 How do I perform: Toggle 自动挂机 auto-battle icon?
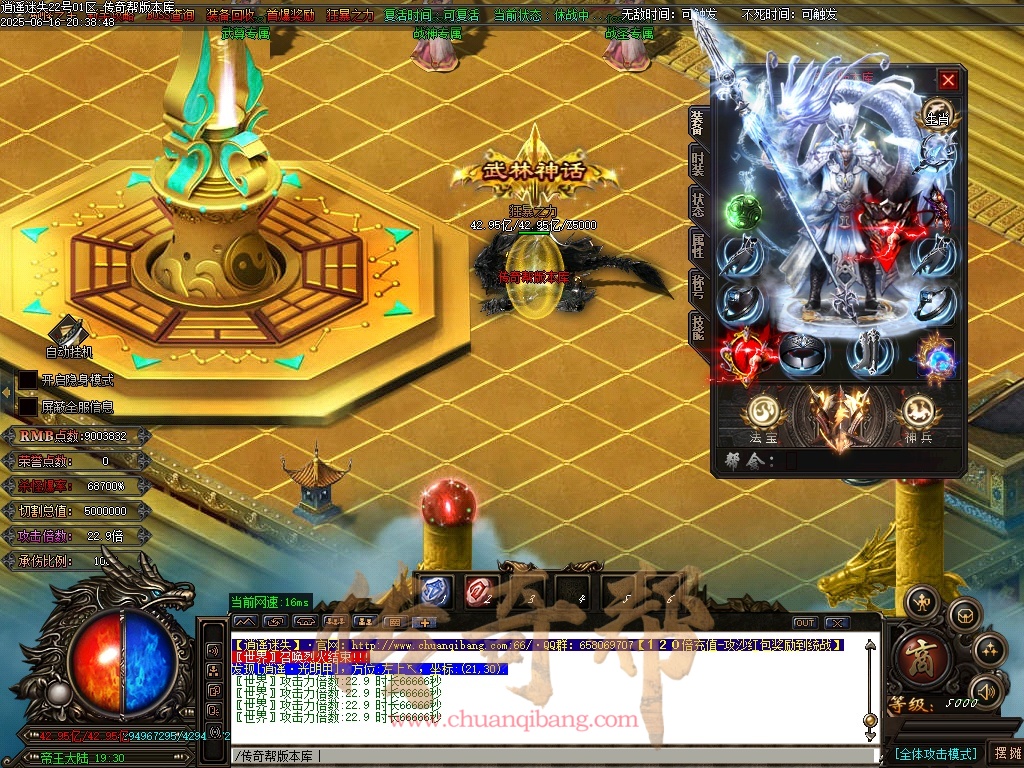[69, 333]
